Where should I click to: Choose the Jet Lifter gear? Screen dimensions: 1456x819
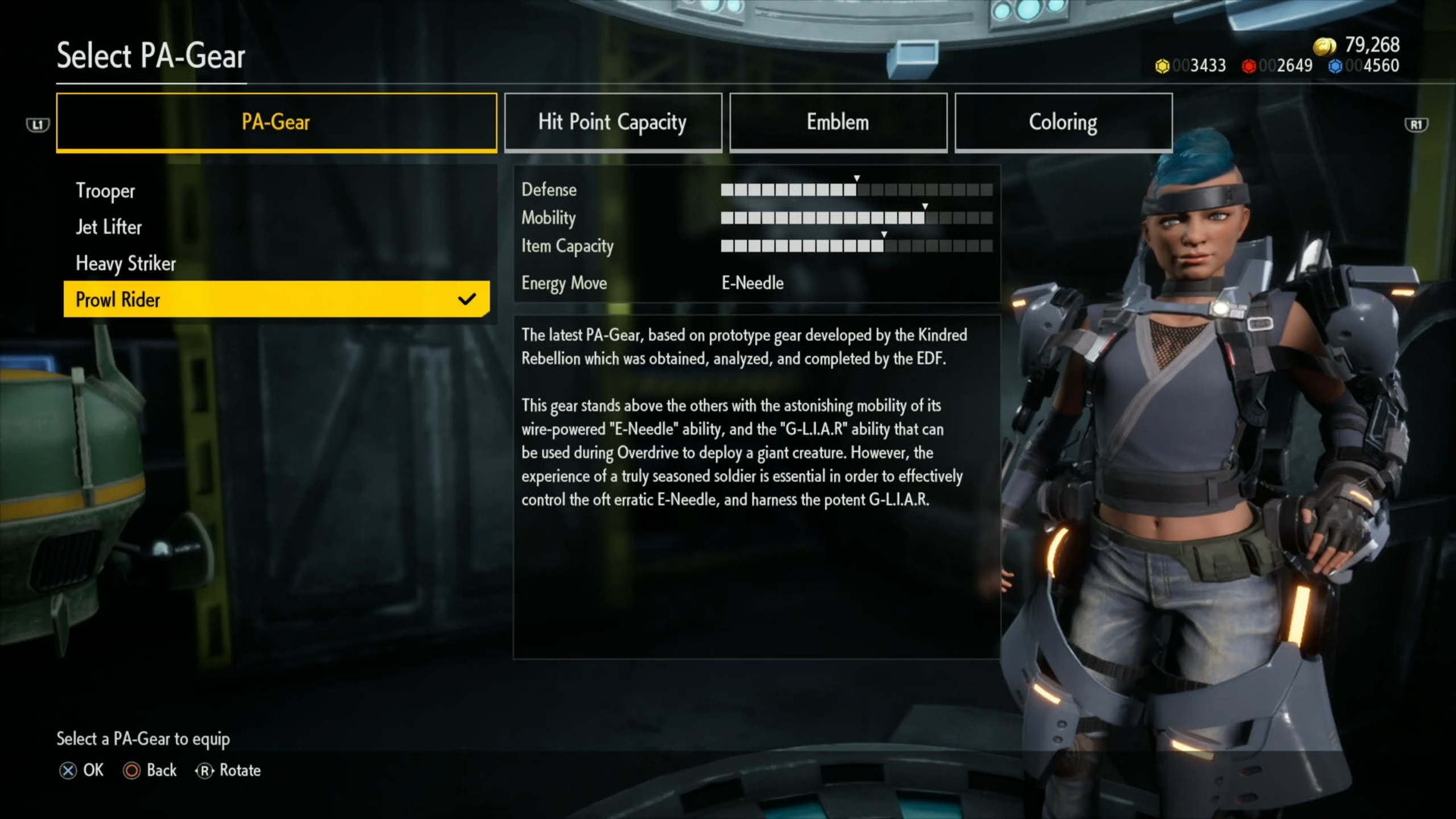109,227
